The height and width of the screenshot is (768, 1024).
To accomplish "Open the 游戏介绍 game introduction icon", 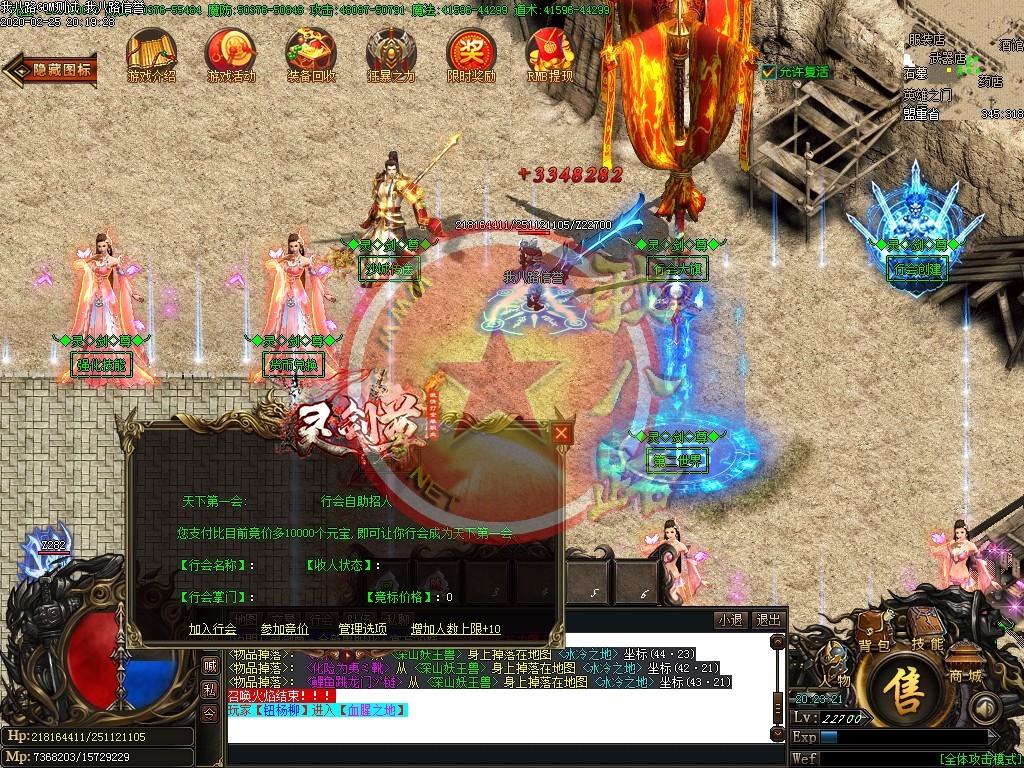I will pyautogui.click(x=151, y=53).
